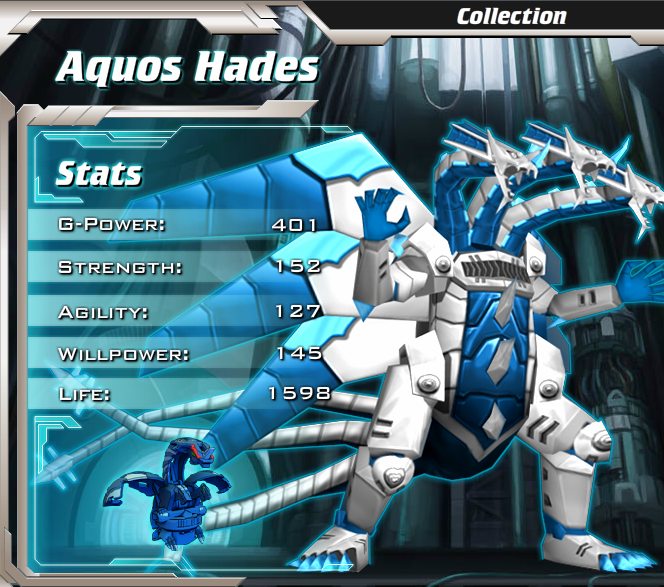Open the Collection header at the top

click(x=511, y=16)
